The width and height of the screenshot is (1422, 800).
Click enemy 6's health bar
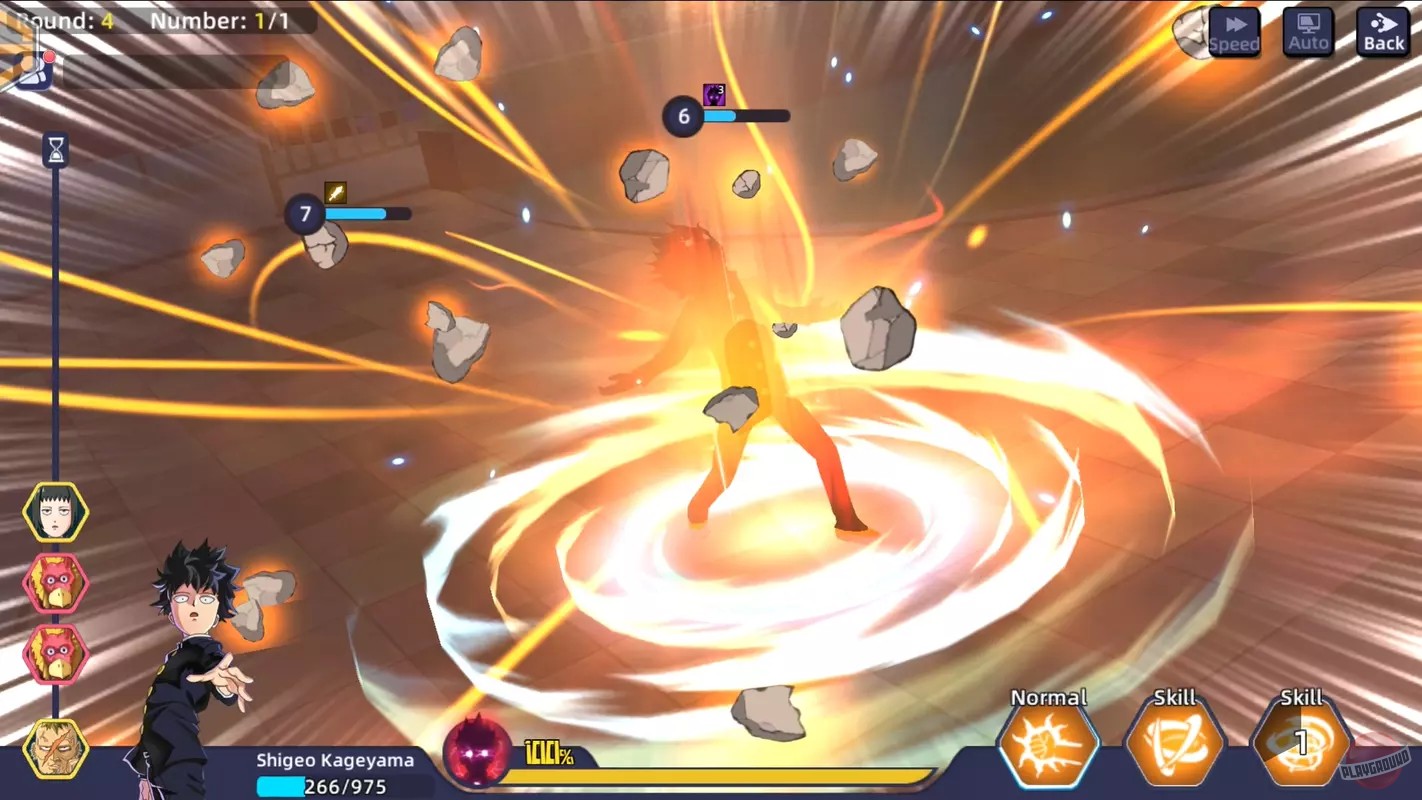745,116
